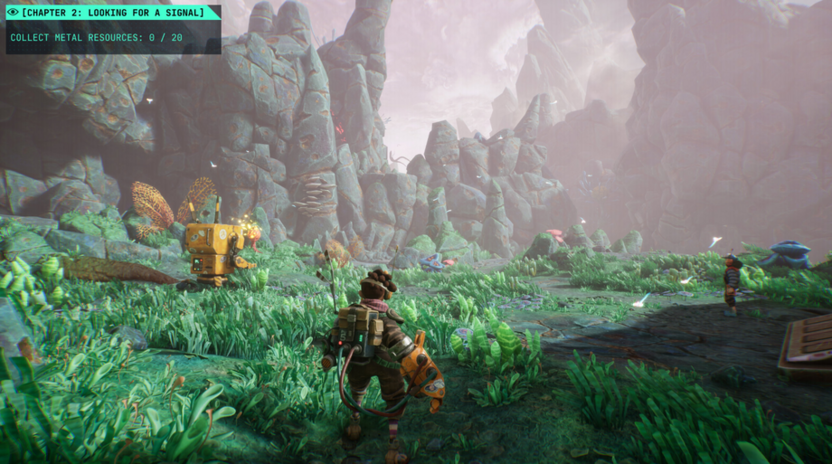Click the Collect Metal Resources objective
Screen dimensions: 832x464
tap(96, 37)
